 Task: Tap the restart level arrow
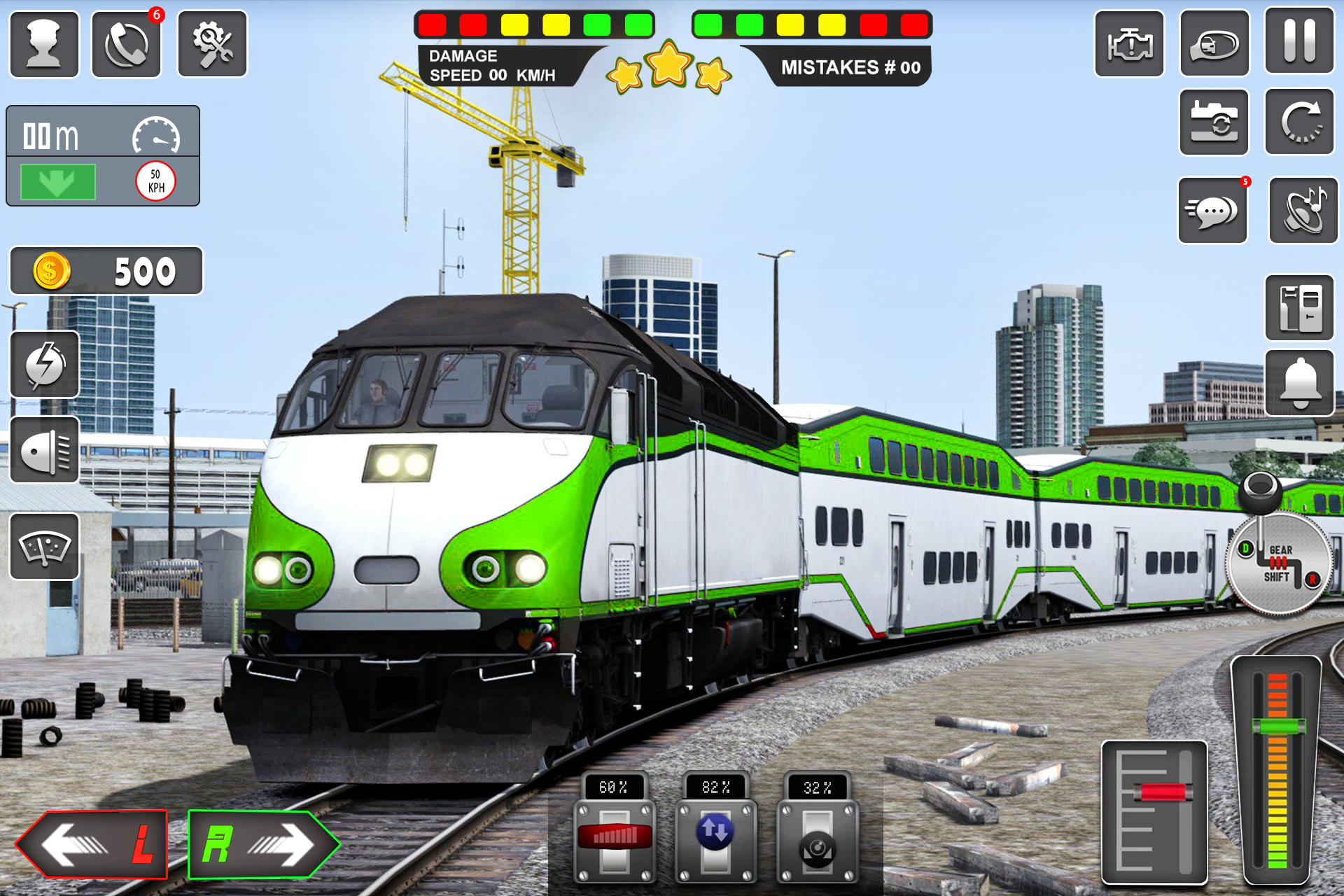pos(1301,121)
